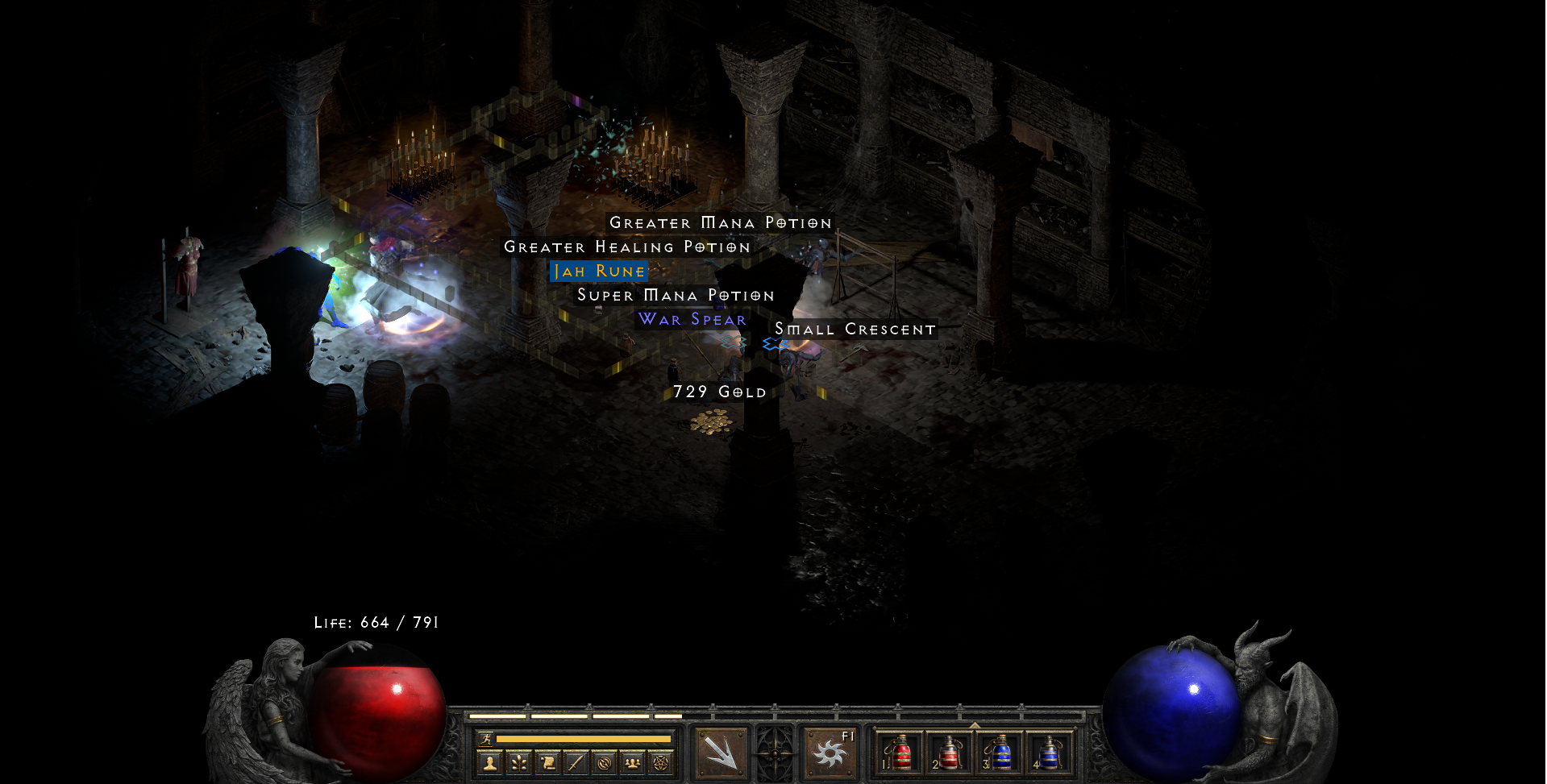Drink the potion in belt slot 1
Screen dimensions: 1547x784
900,752
